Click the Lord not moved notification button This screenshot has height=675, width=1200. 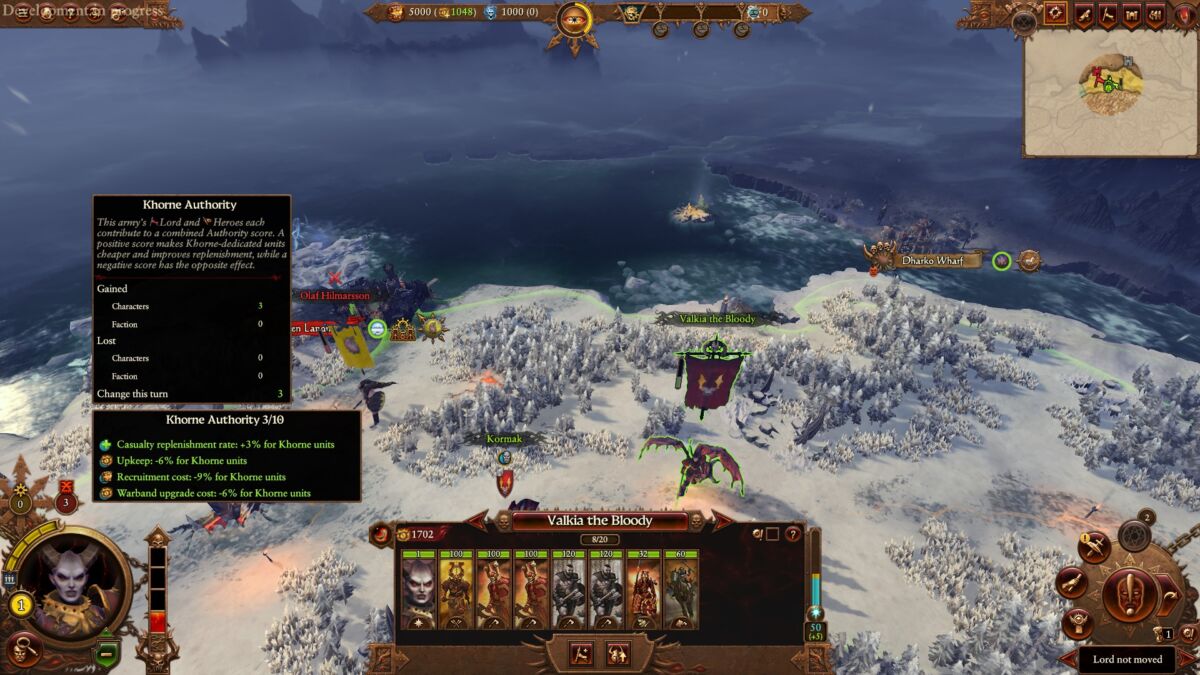click(x=1127, y=660)
